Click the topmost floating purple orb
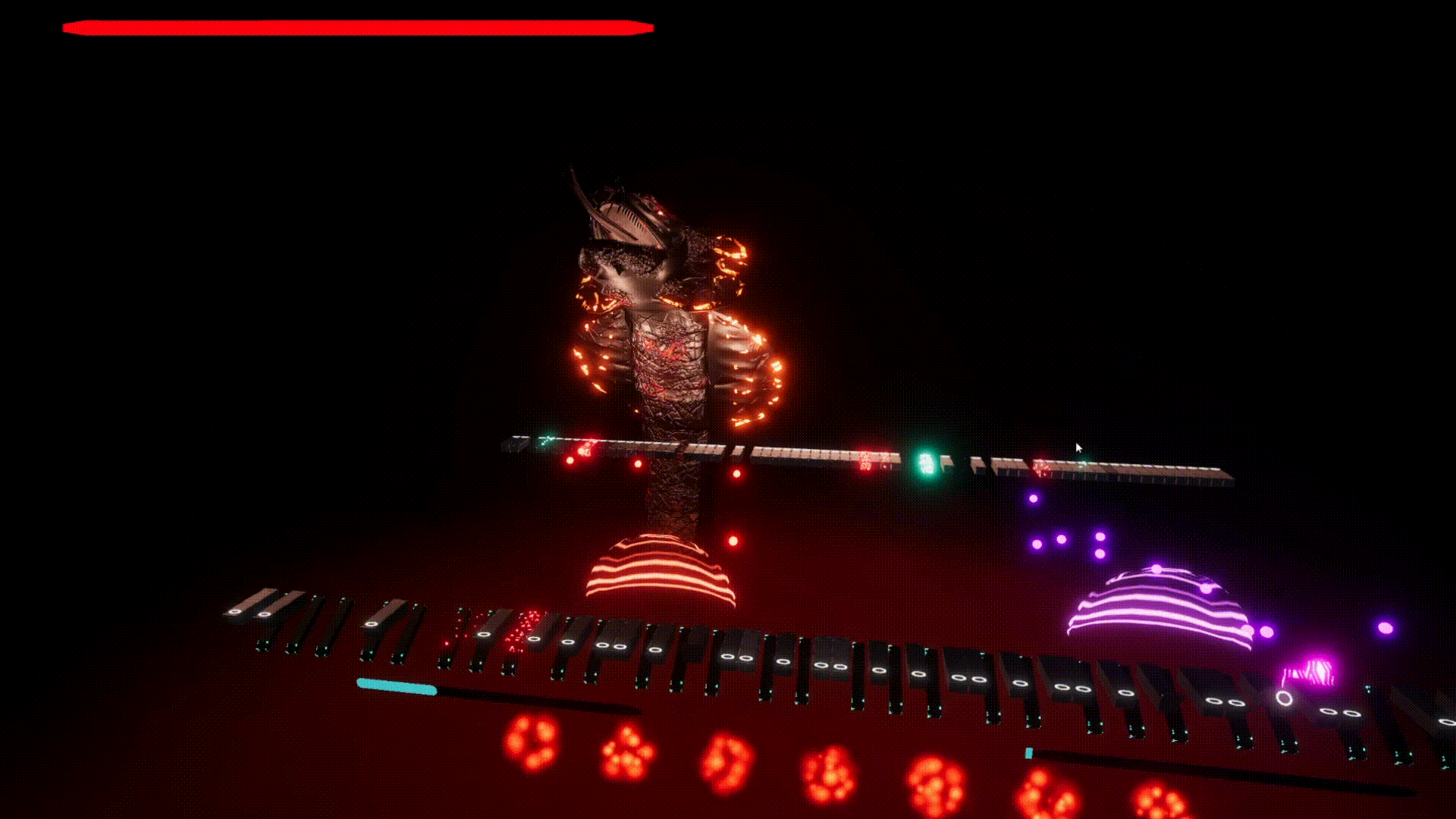 pos(1034,498)
